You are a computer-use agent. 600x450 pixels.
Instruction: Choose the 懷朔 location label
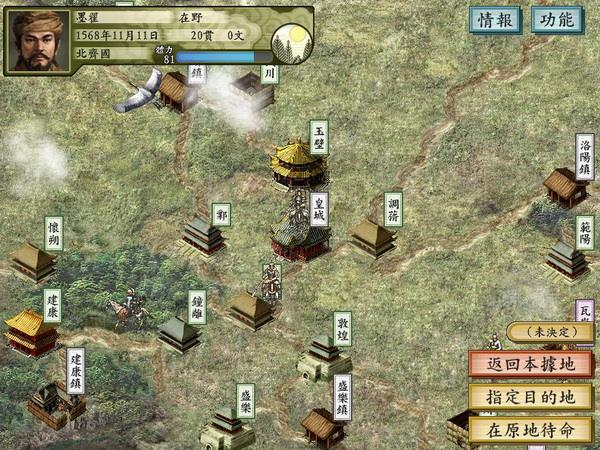point(53,234)
